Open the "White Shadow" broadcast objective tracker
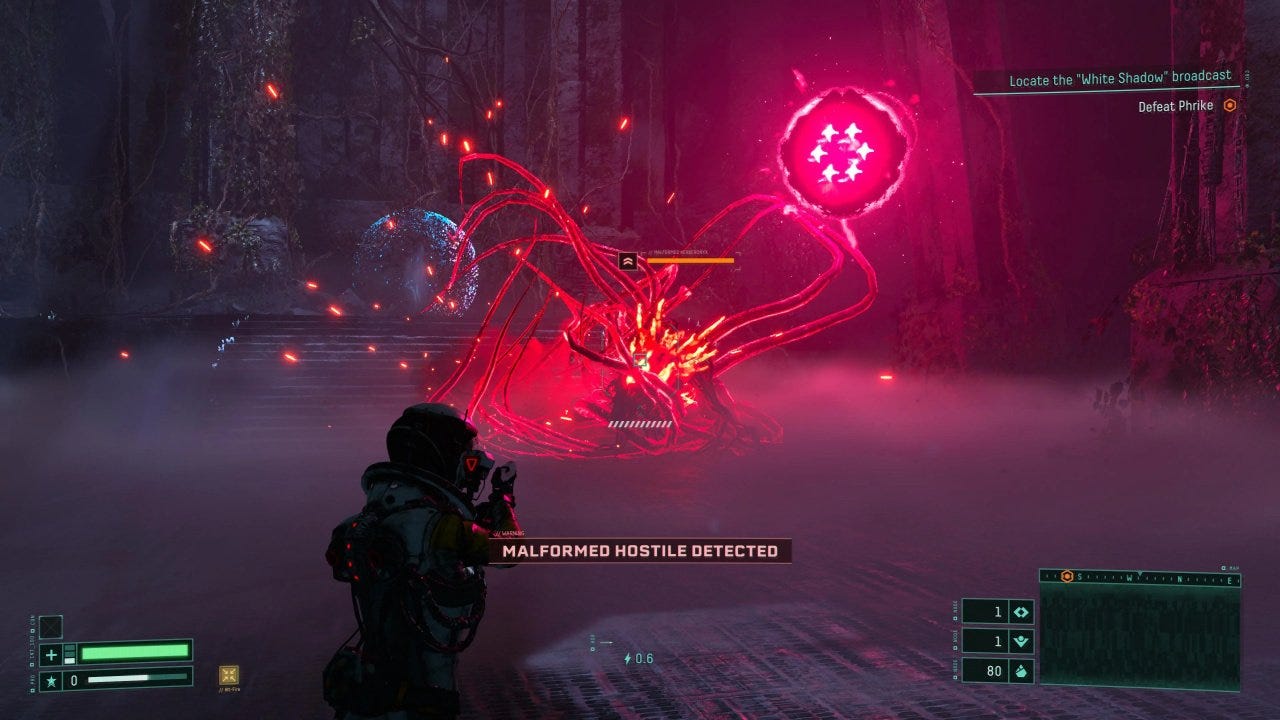1280x720 pixels. click(x=1119, y=80)
